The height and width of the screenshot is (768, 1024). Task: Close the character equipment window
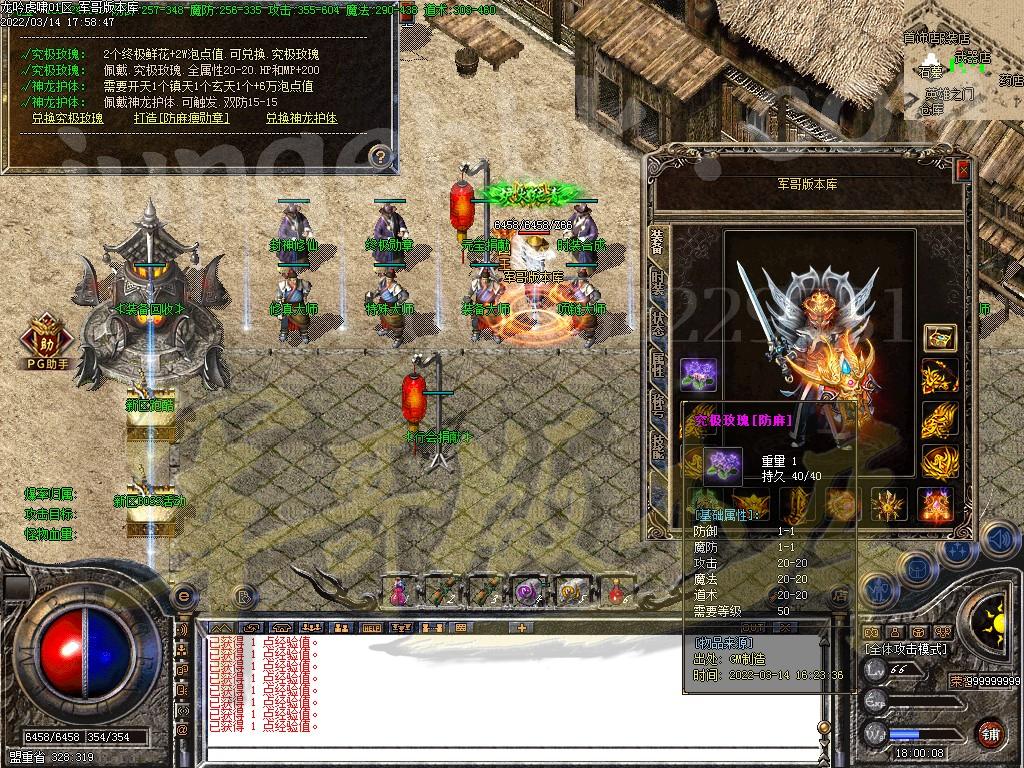(x=962, y=170)
